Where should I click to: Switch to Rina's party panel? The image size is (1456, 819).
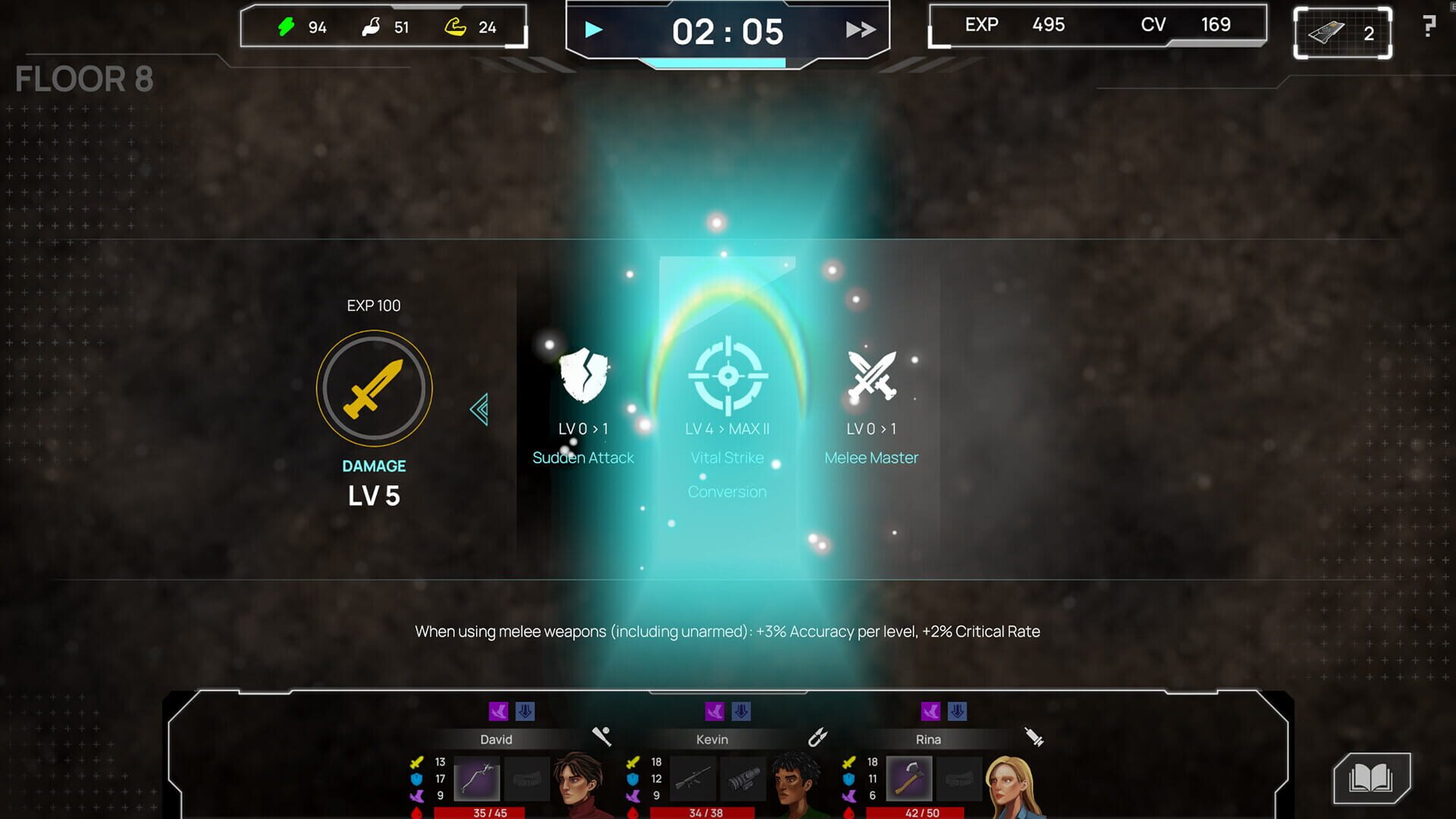[929, 739]
